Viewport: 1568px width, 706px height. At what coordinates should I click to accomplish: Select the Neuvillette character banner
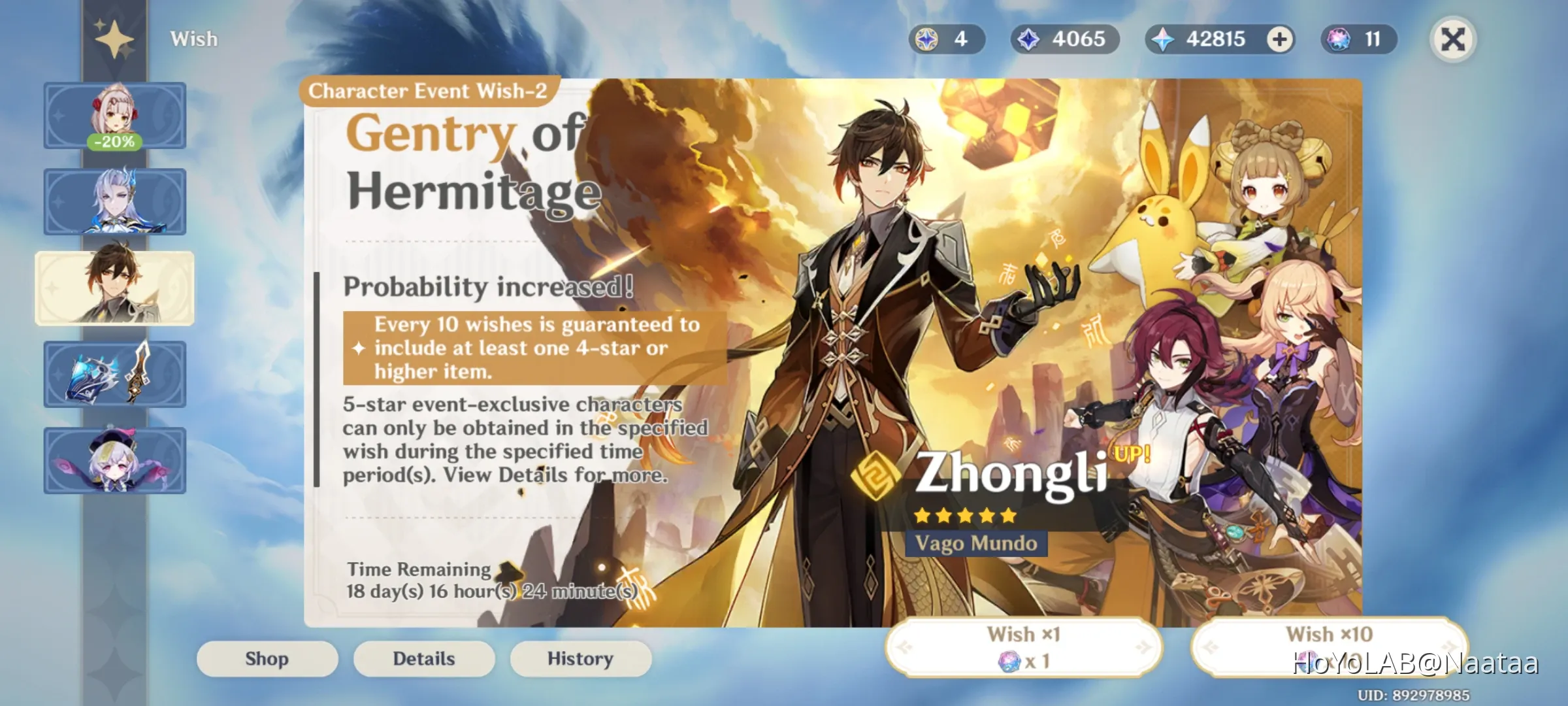click(115, 201)
